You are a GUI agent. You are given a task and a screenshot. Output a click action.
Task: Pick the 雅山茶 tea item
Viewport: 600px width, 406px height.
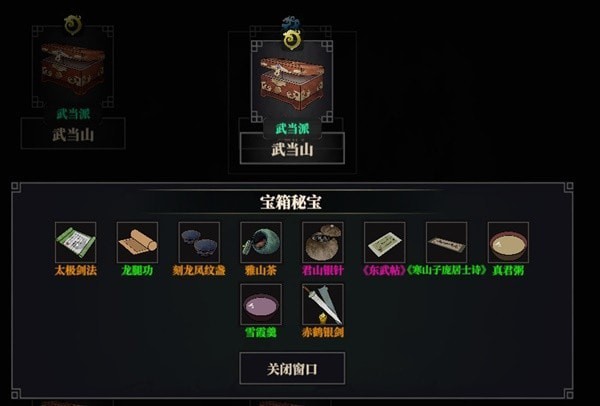tap(261, 243)
